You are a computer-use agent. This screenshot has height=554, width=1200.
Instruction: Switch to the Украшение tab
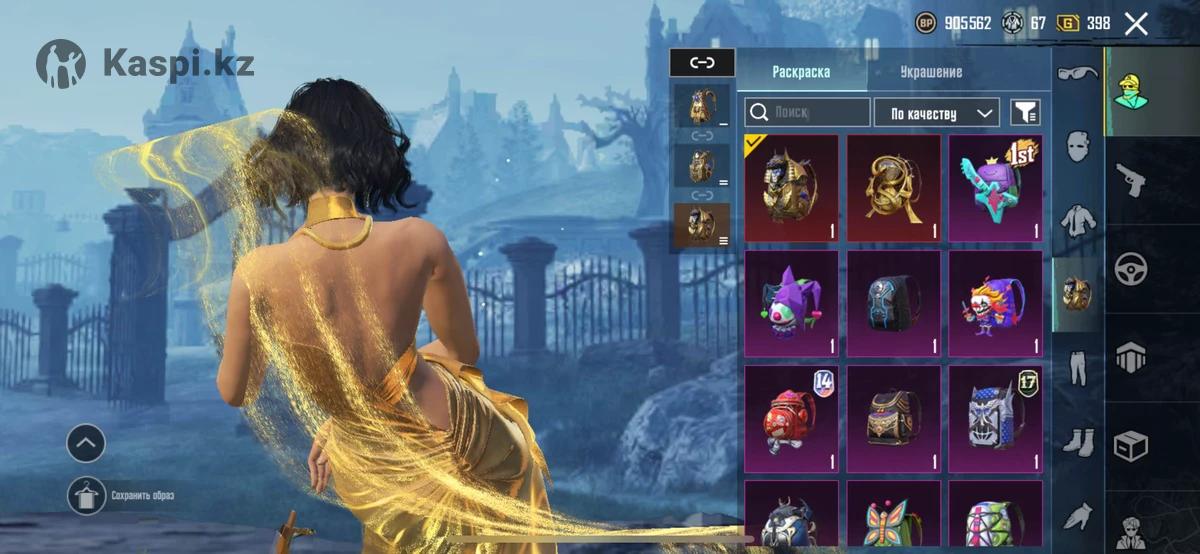click(930, 72)
